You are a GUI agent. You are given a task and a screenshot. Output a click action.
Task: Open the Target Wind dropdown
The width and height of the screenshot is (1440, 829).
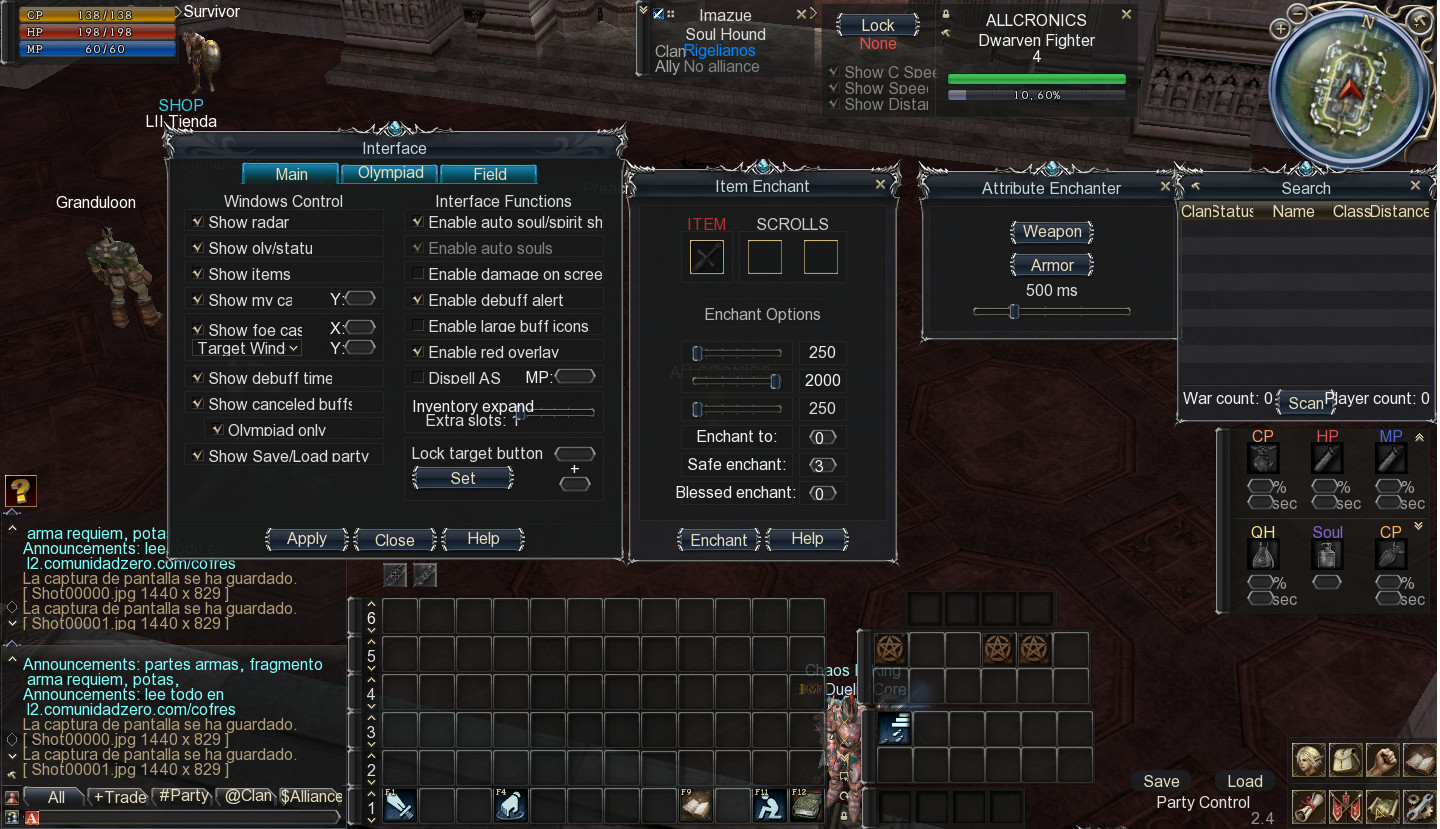tap(247, 348)
